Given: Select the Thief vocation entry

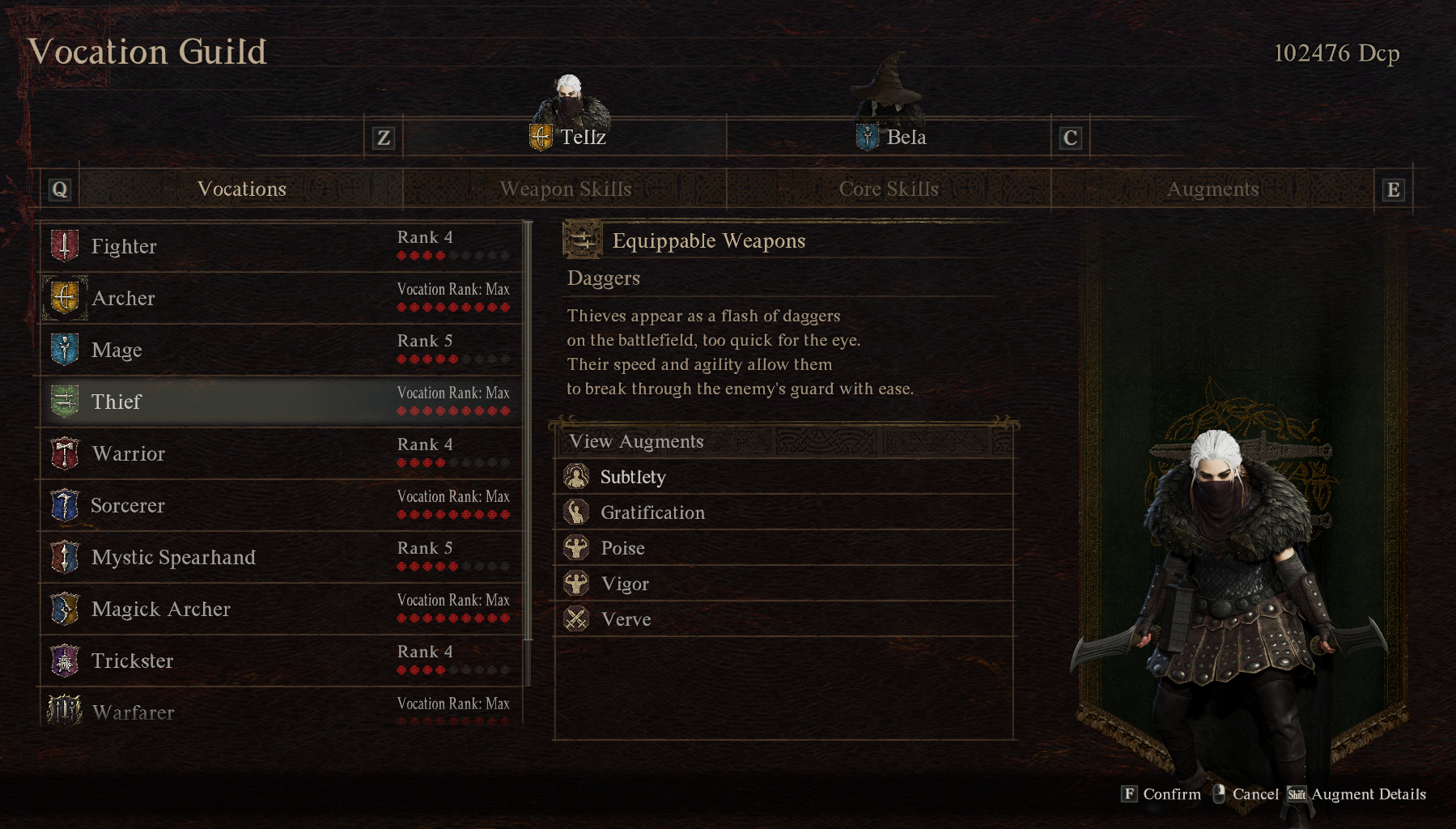Looking at the screenshot, I should pos(279,402).
